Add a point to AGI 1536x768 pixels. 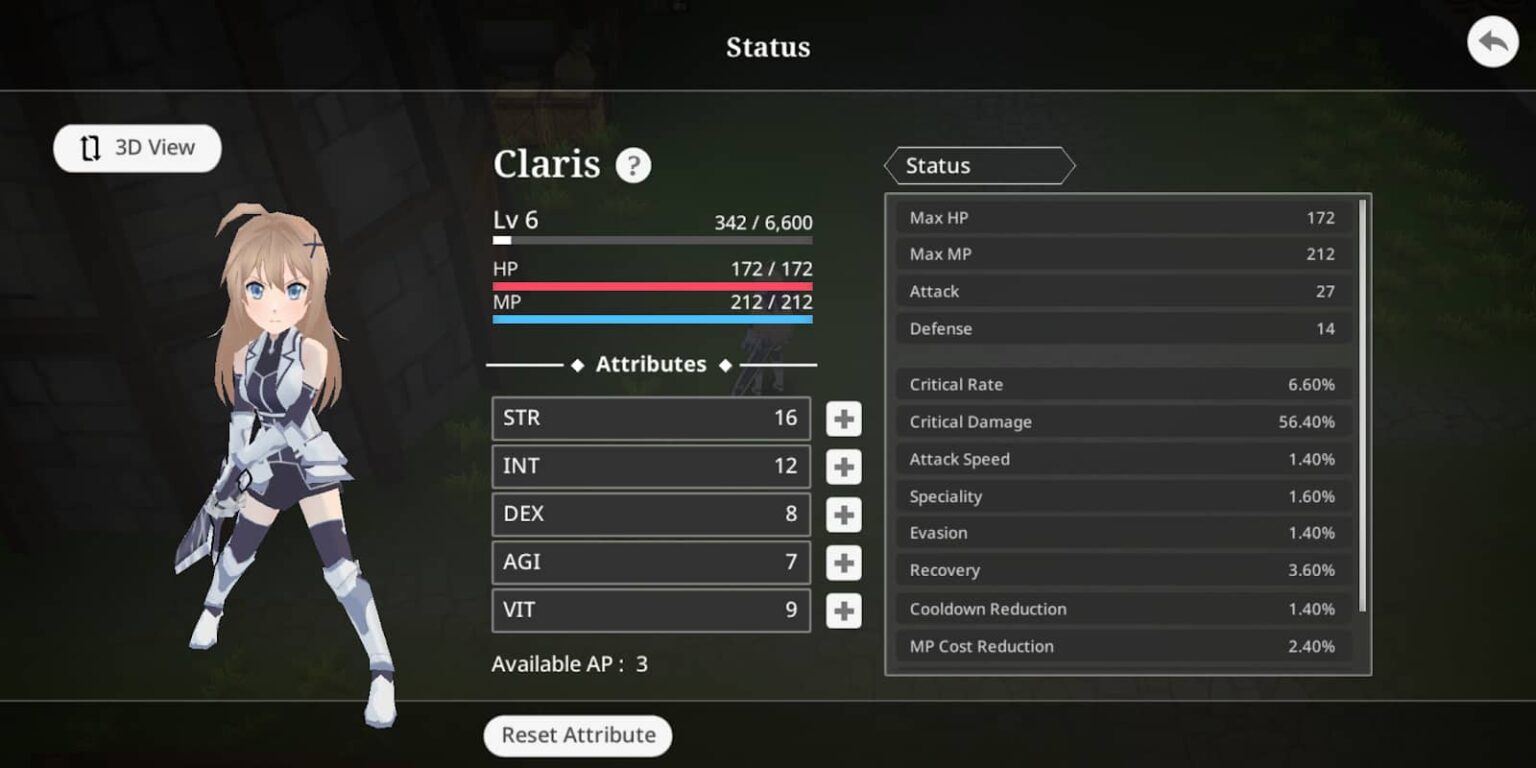point(844,563)
